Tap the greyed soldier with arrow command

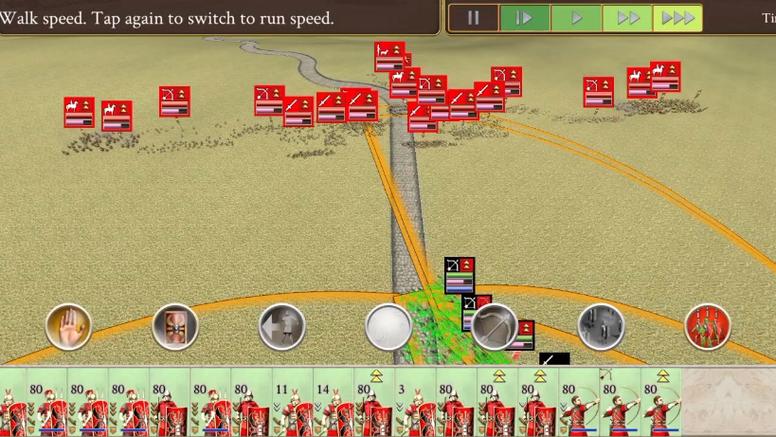282,326
